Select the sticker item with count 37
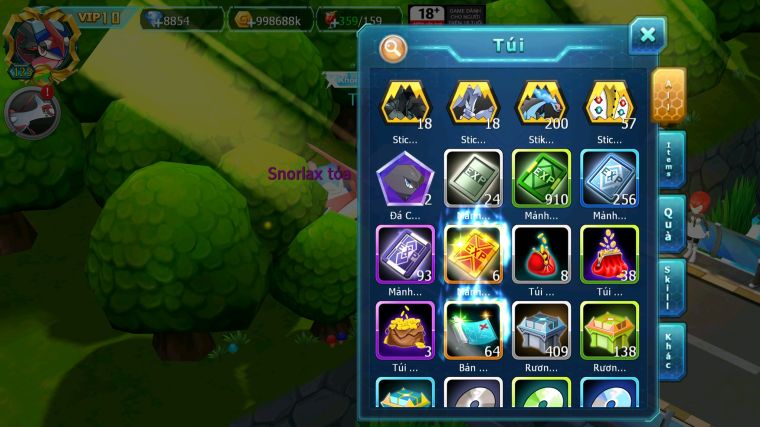Viewport: 760px width, 427px height. [610, 103]
